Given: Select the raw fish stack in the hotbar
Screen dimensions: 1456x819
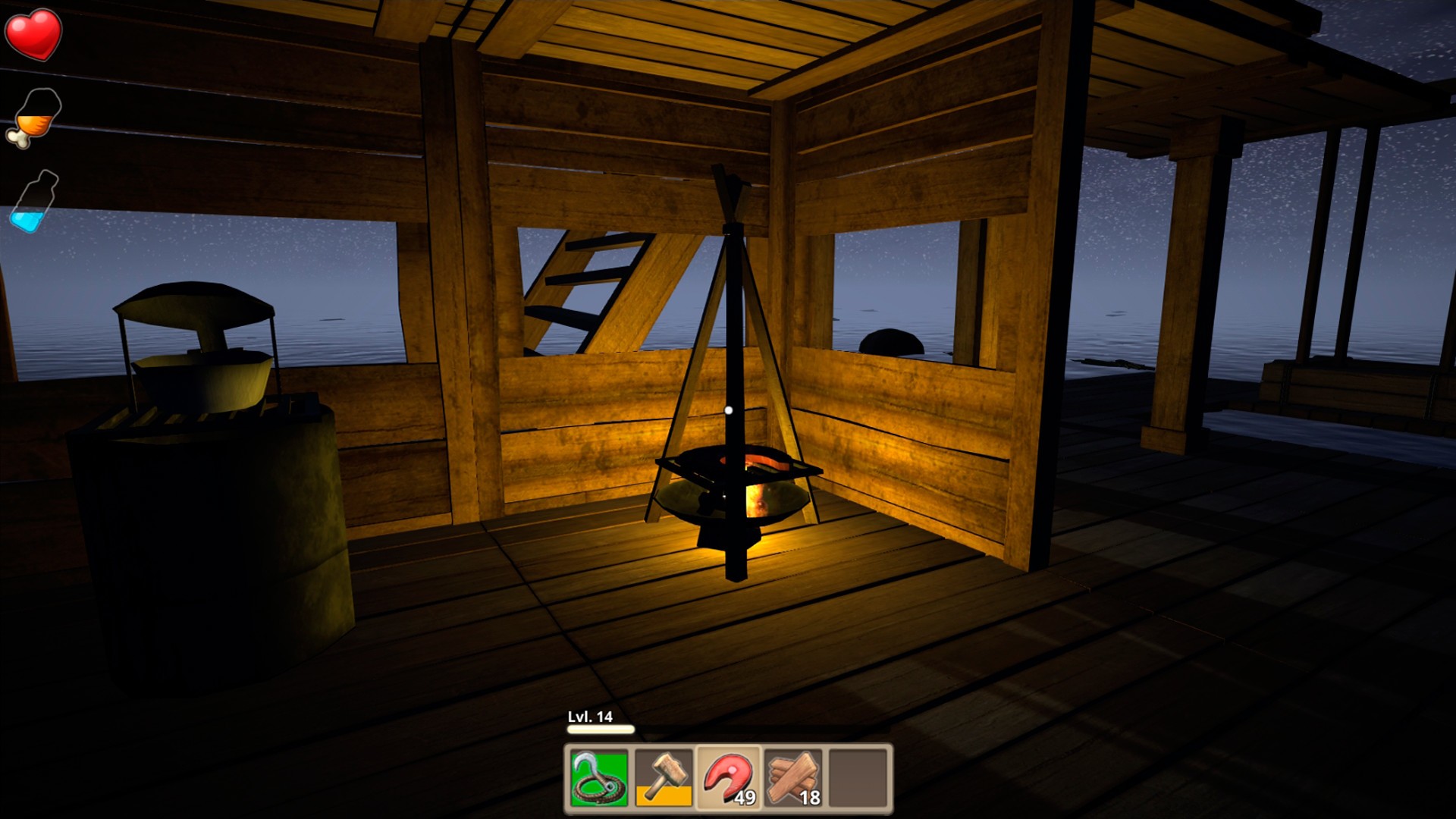Looking at the screenshot, I should click(726, 773).
